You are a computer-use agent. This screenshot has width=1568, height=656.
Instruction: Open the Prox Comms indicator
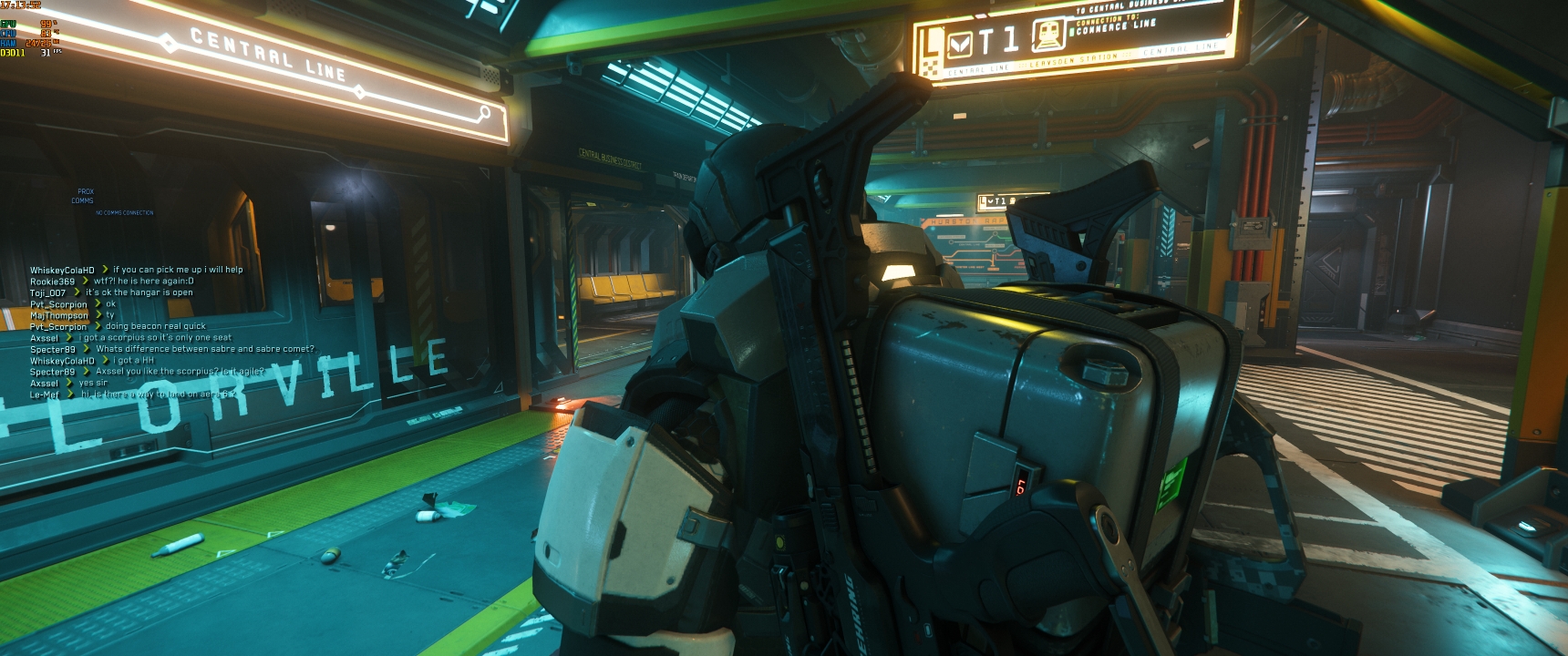point(83,196)
